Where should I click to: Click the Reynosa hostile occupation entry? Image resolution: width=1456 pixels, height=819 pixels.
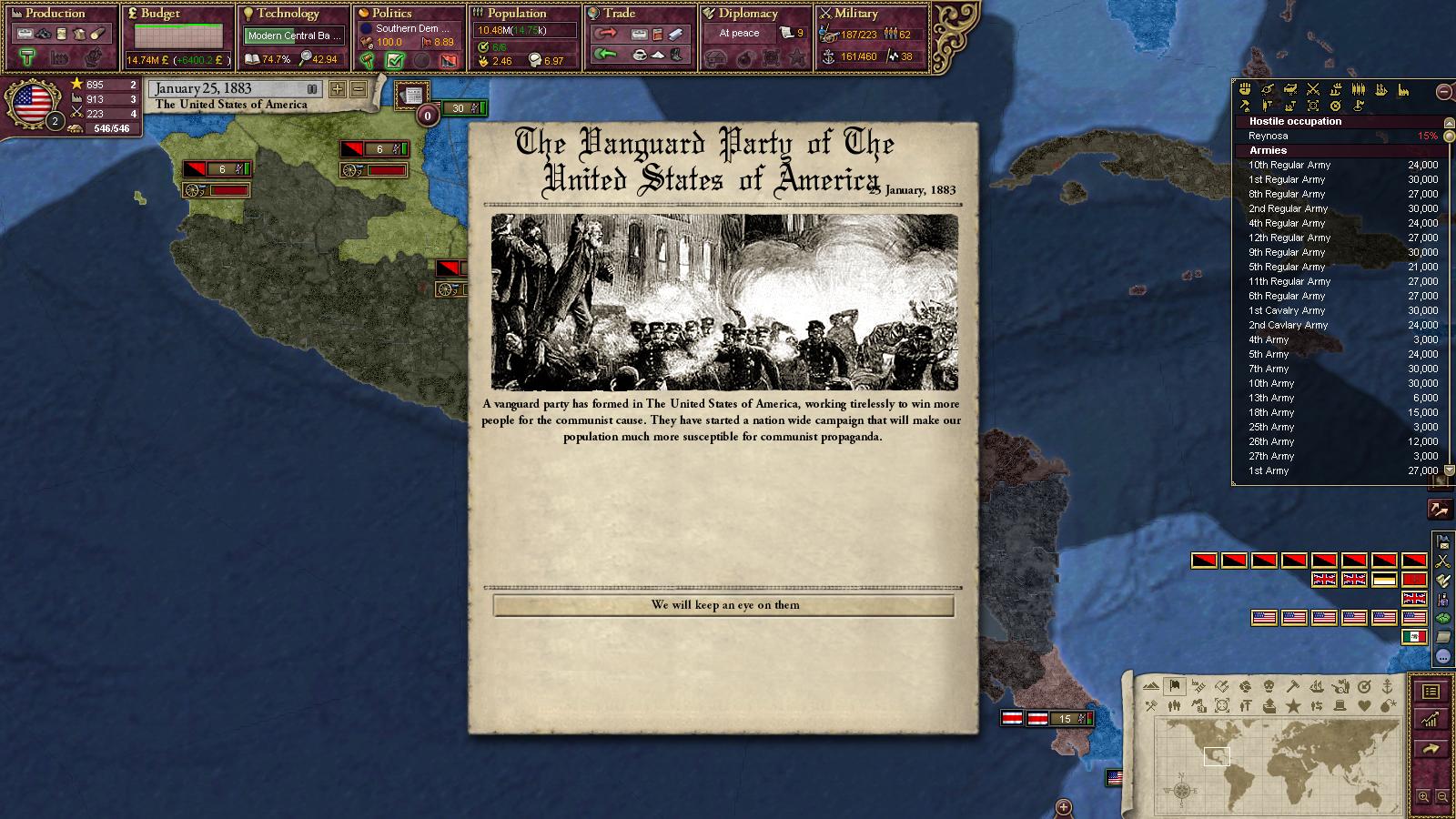click(x=1268, y=136)
